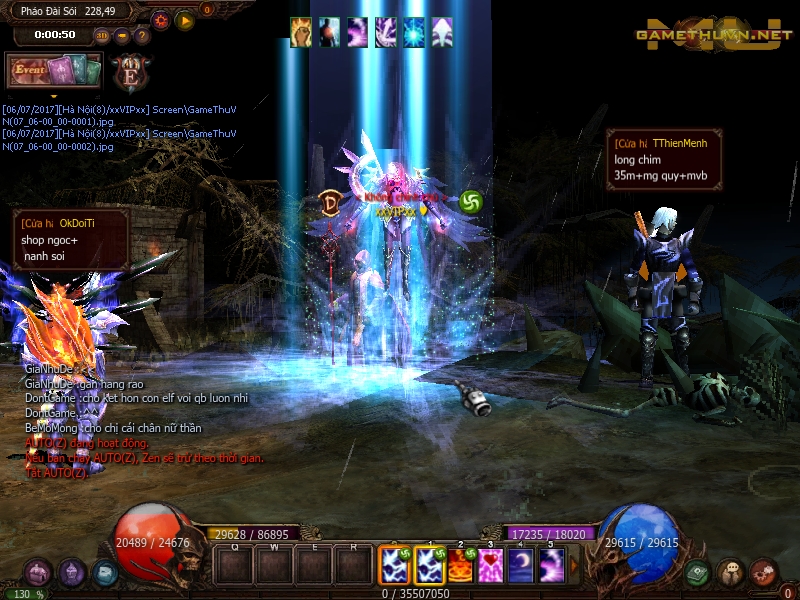Image resolution: width=800 pixels, height=600 pixels.
Task: Open the Event cards panel
Action: point(54,70)
